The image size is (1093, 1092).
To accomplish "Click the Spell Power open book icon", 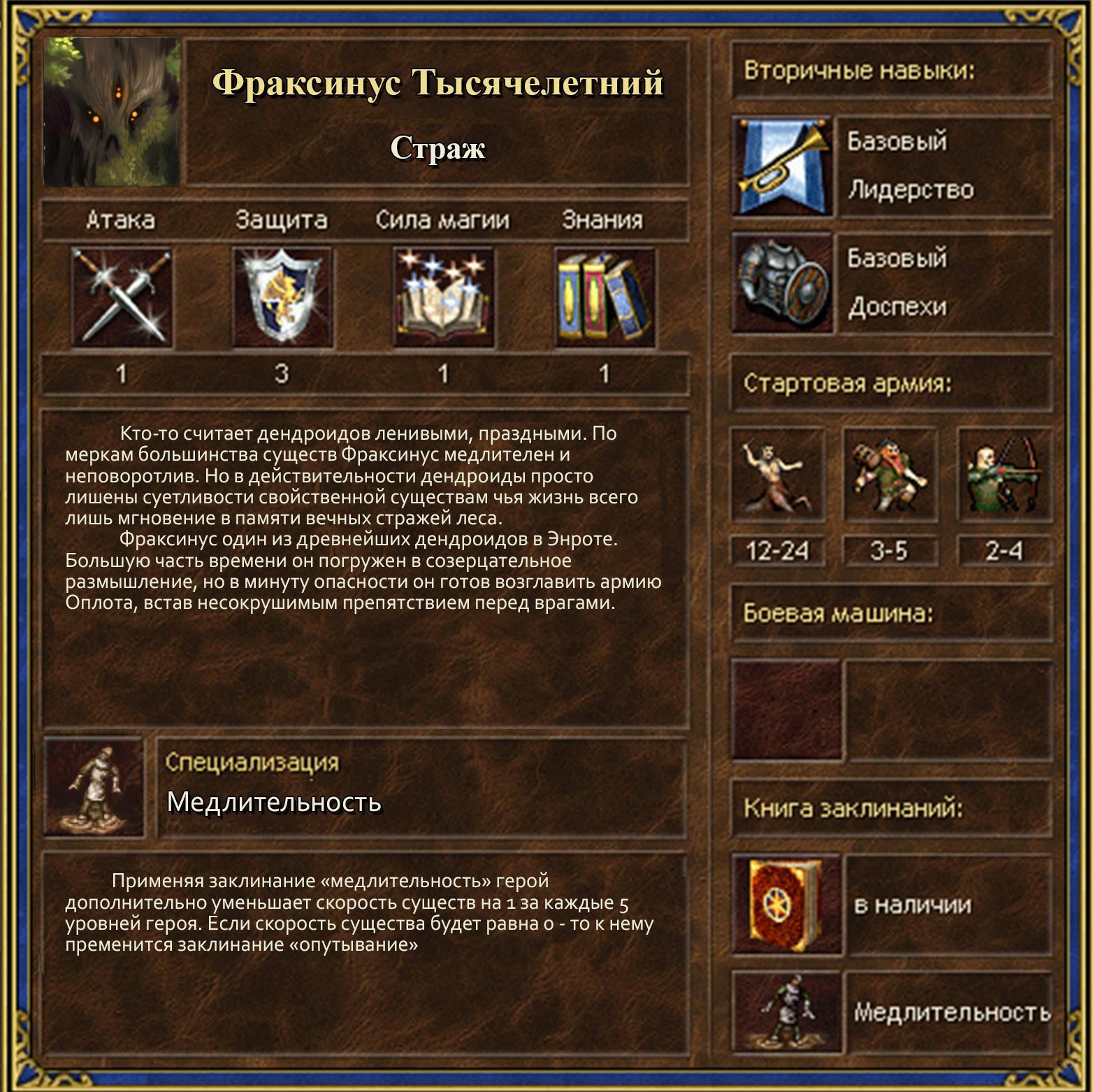I will tap(443, 297).
